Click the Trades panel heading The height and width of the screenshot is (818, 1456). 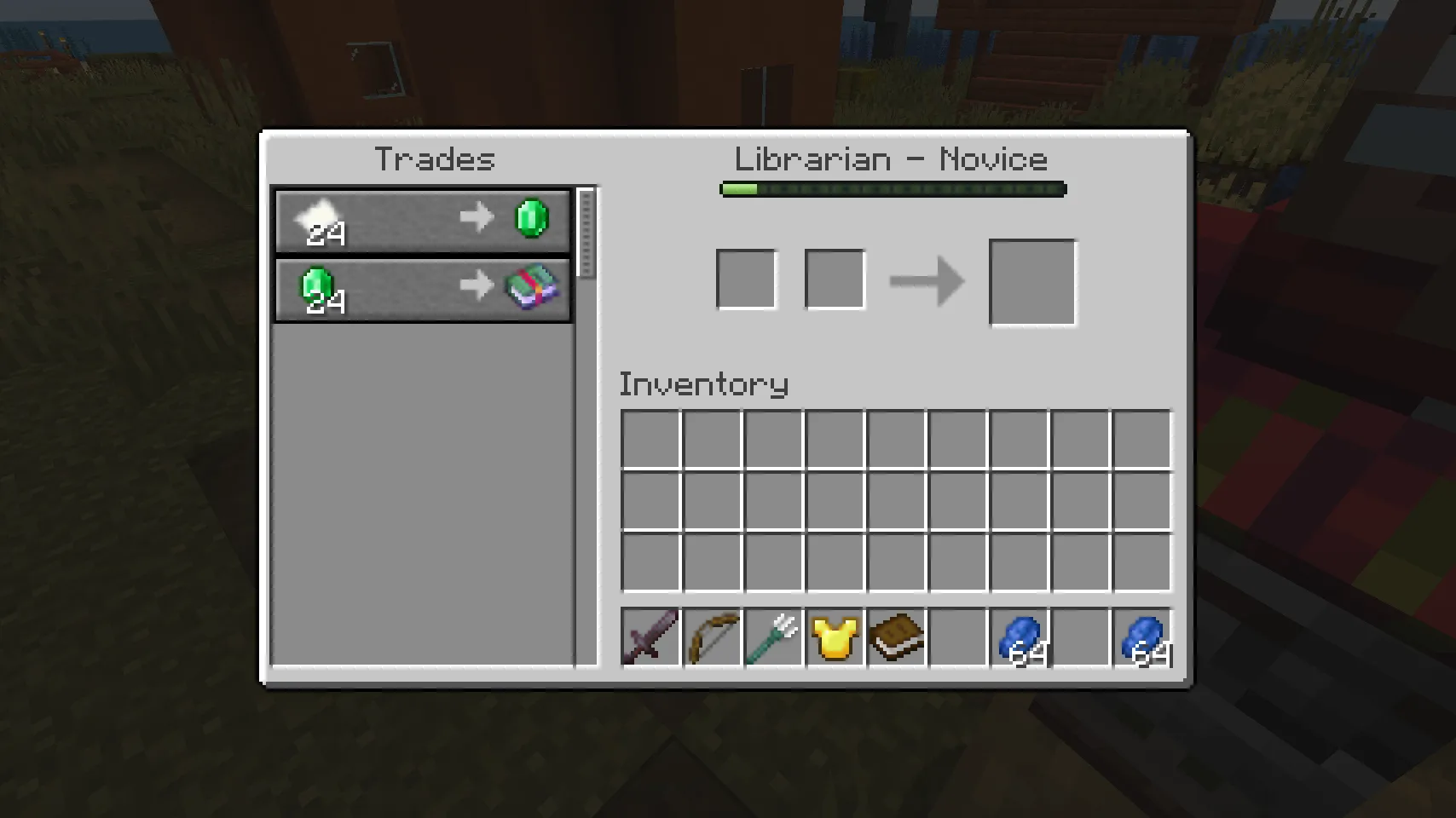(436, 159)
